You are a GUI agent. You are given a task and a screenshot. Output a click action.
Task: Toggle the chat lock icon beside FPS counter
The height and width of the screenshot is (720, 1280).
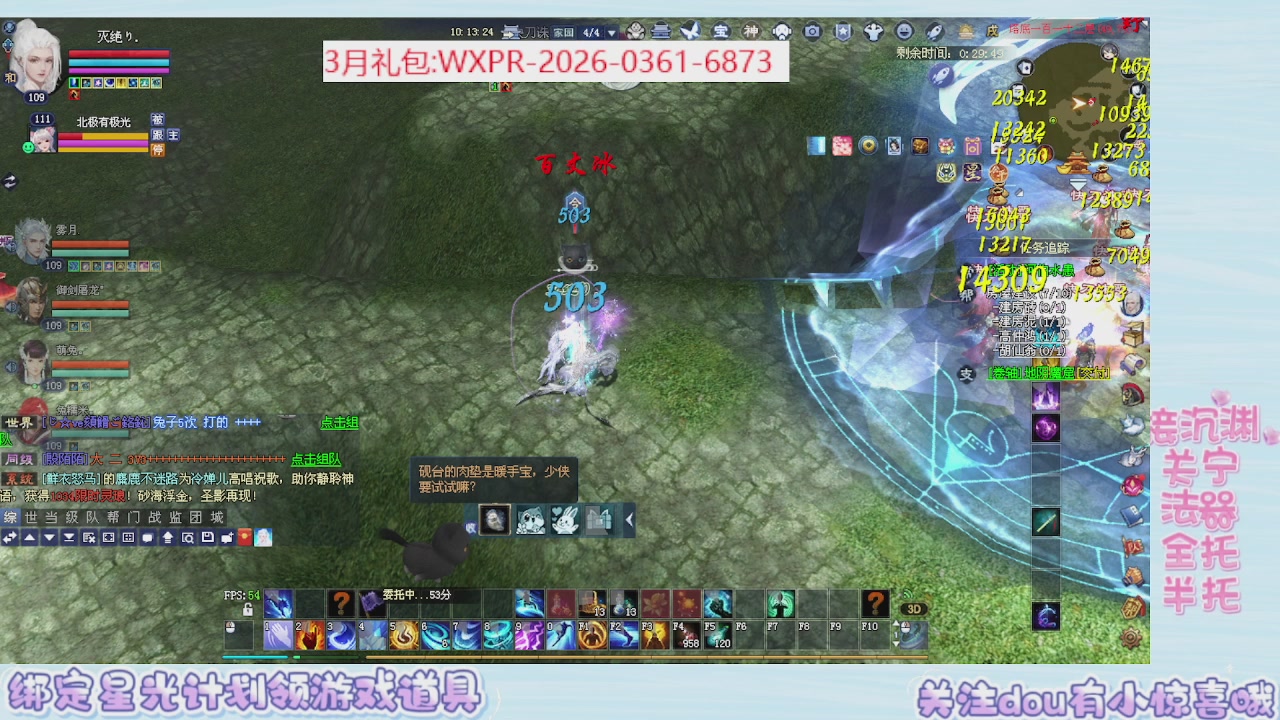247,610
